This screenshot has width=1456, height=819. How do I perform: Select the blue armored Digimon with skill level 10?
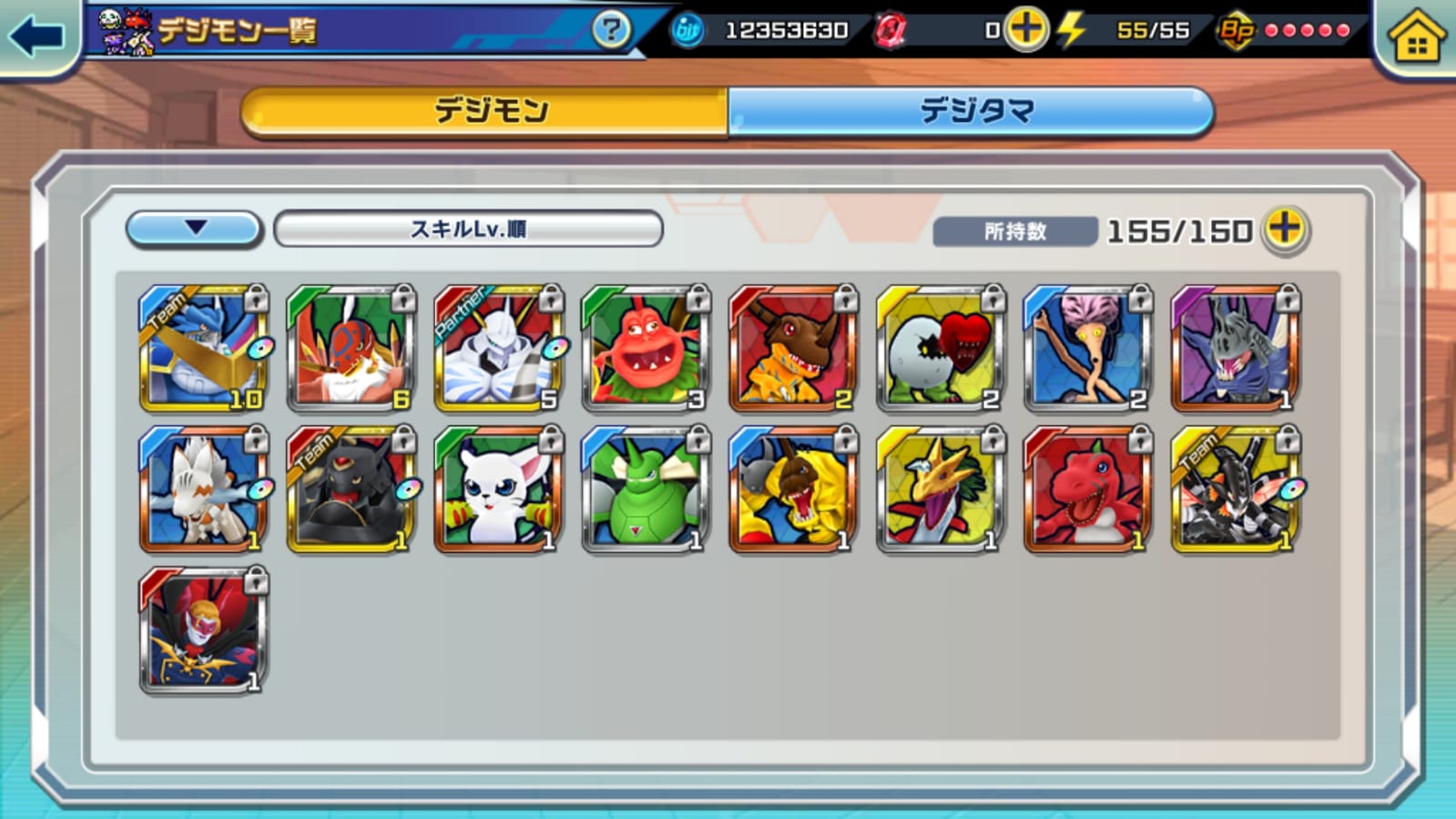click(x=203, y=349)
